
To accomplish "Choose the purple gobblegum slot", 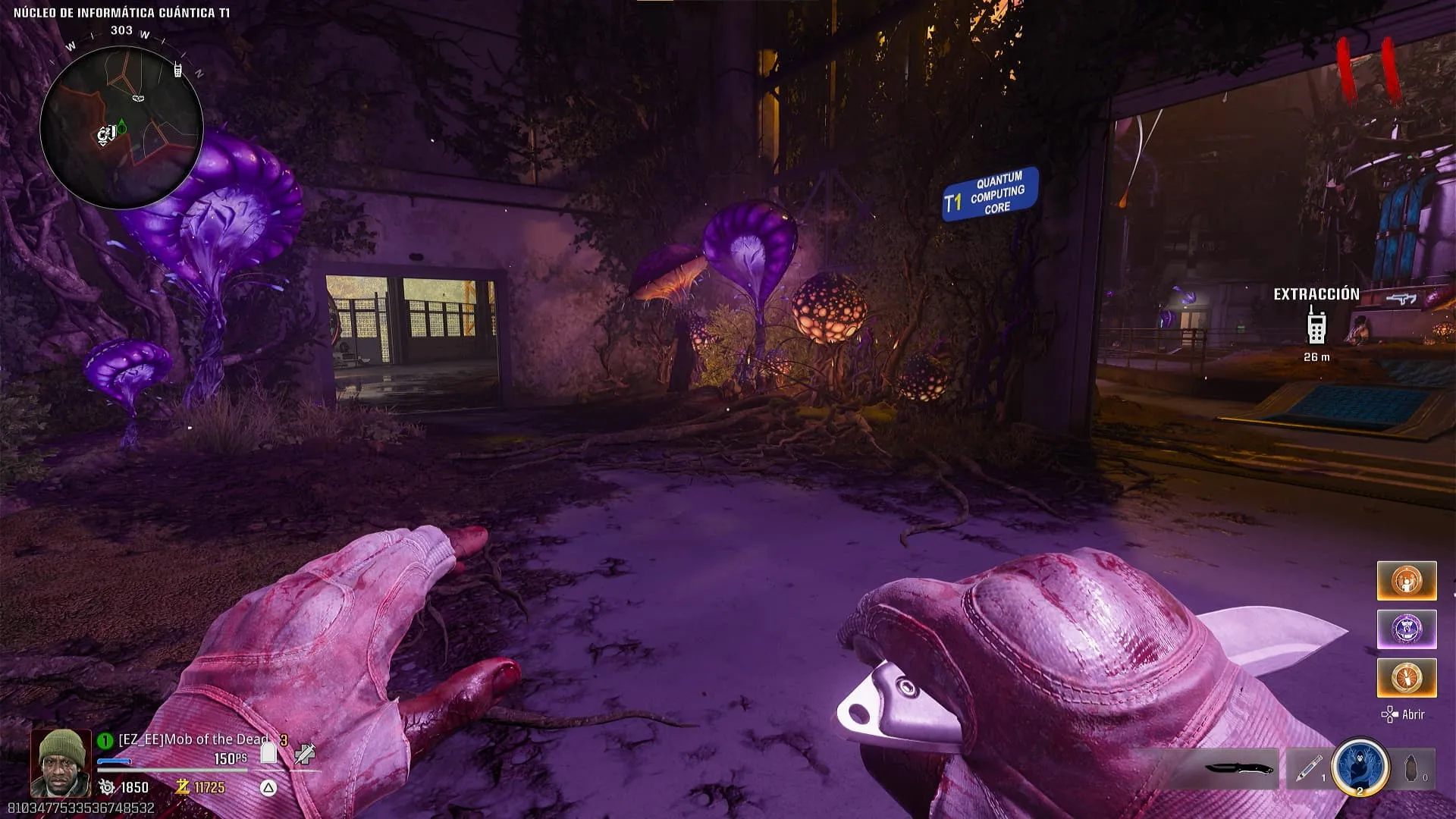I will point(1406,629).
